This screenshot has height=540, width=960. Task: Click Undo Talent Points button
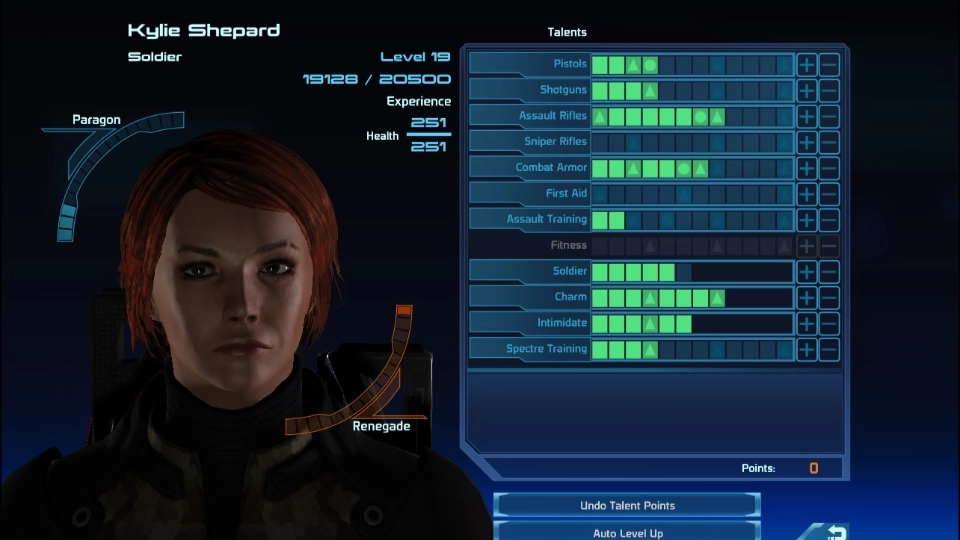click(628, 506)
